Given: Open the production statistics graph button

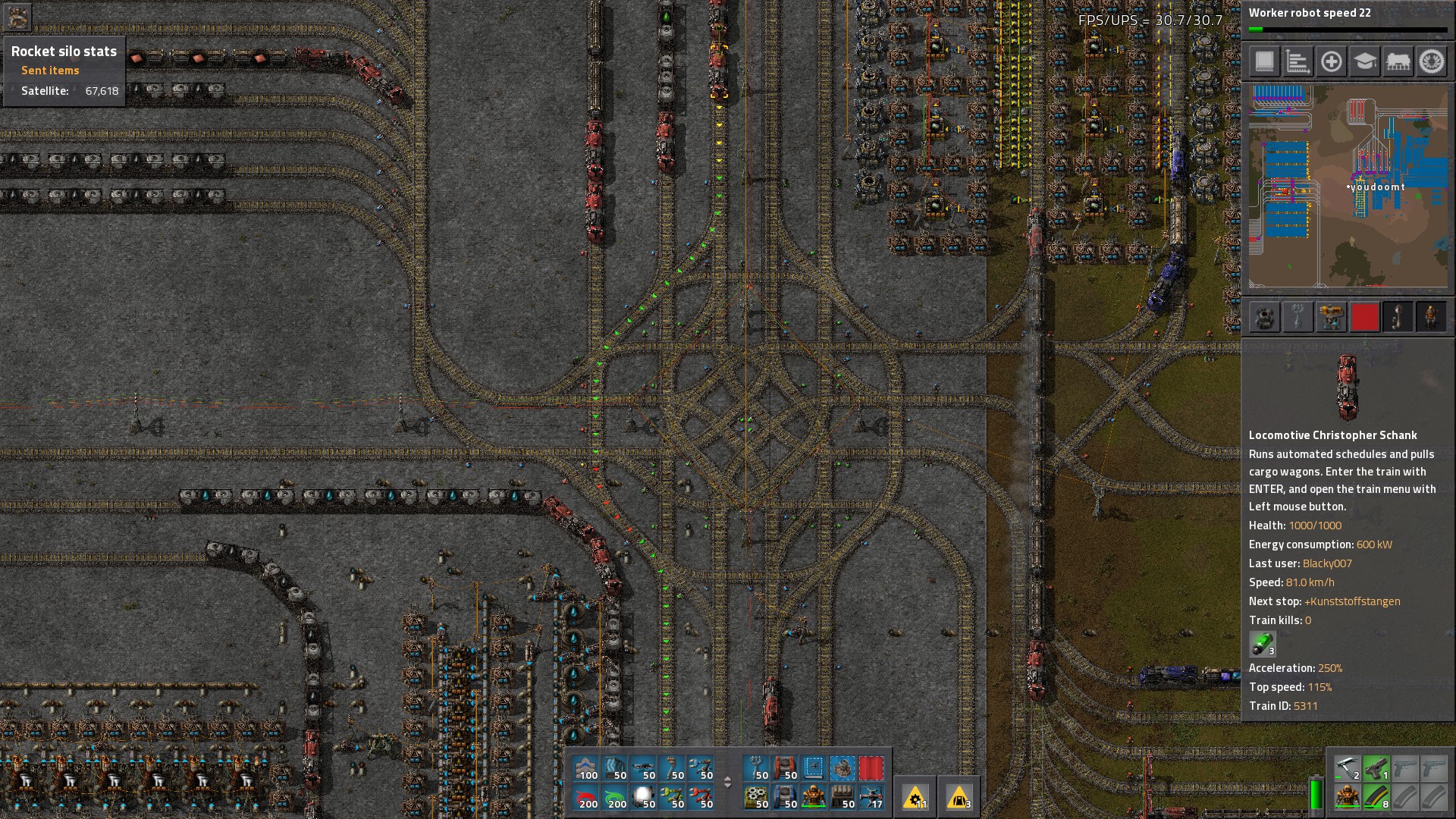Looking at the screenshot, I should [x=1298, y=61].
